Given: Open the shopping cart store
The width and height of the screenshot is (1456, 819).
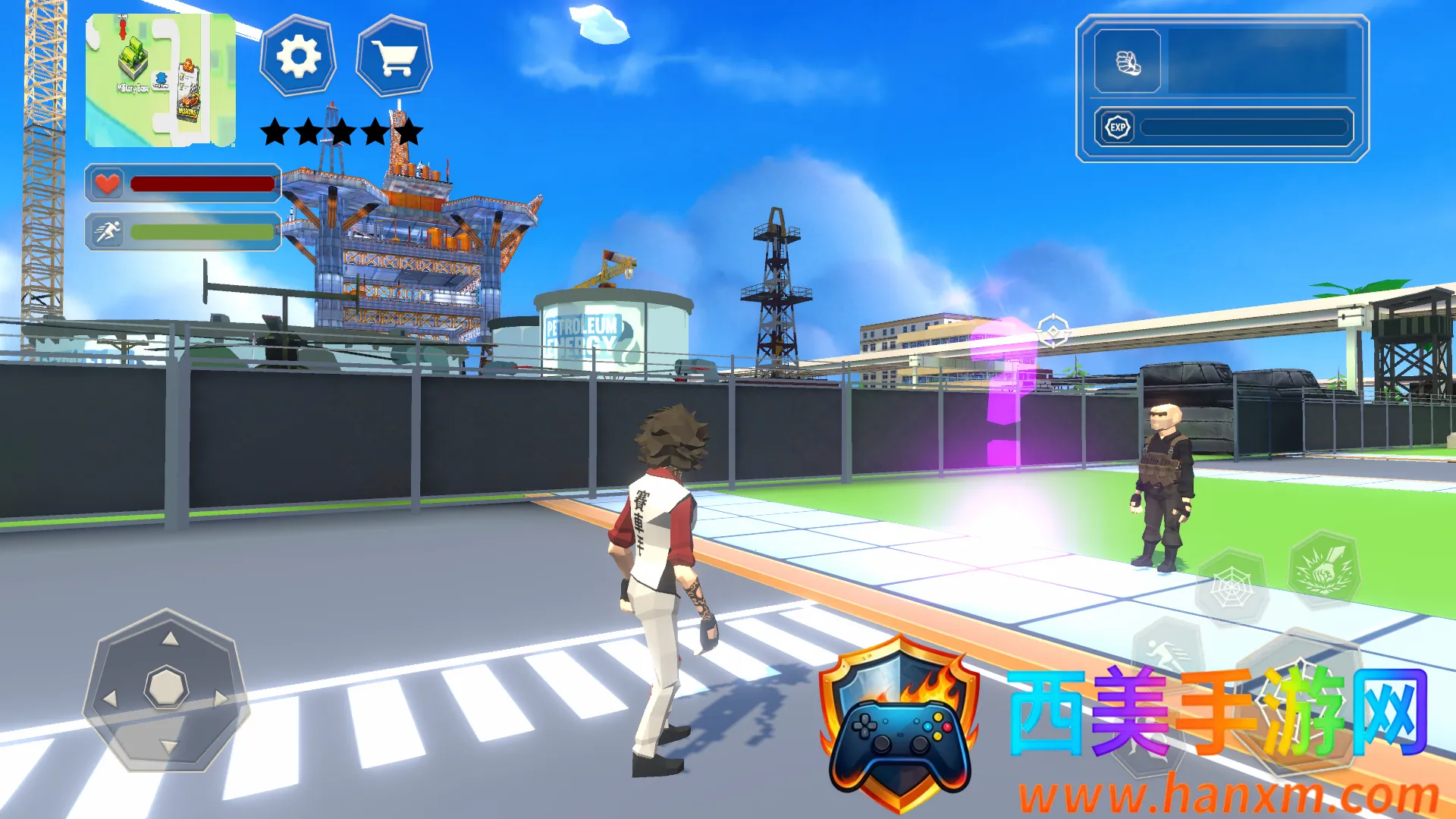Looking at the screenshot, I should point(394,57).
